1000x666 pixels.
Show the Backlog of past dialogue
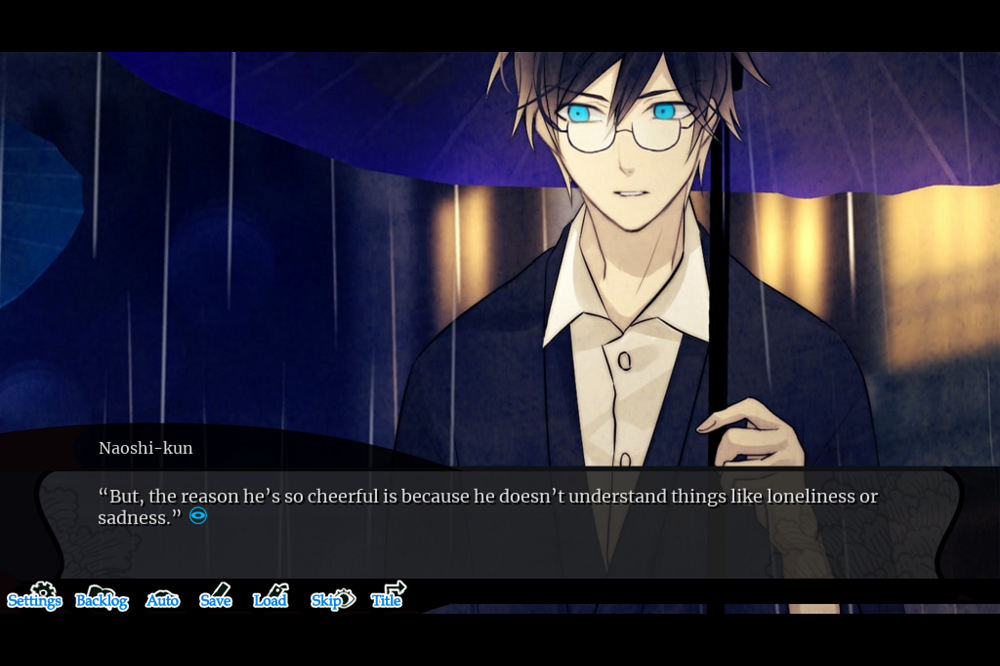click(102, 598)
